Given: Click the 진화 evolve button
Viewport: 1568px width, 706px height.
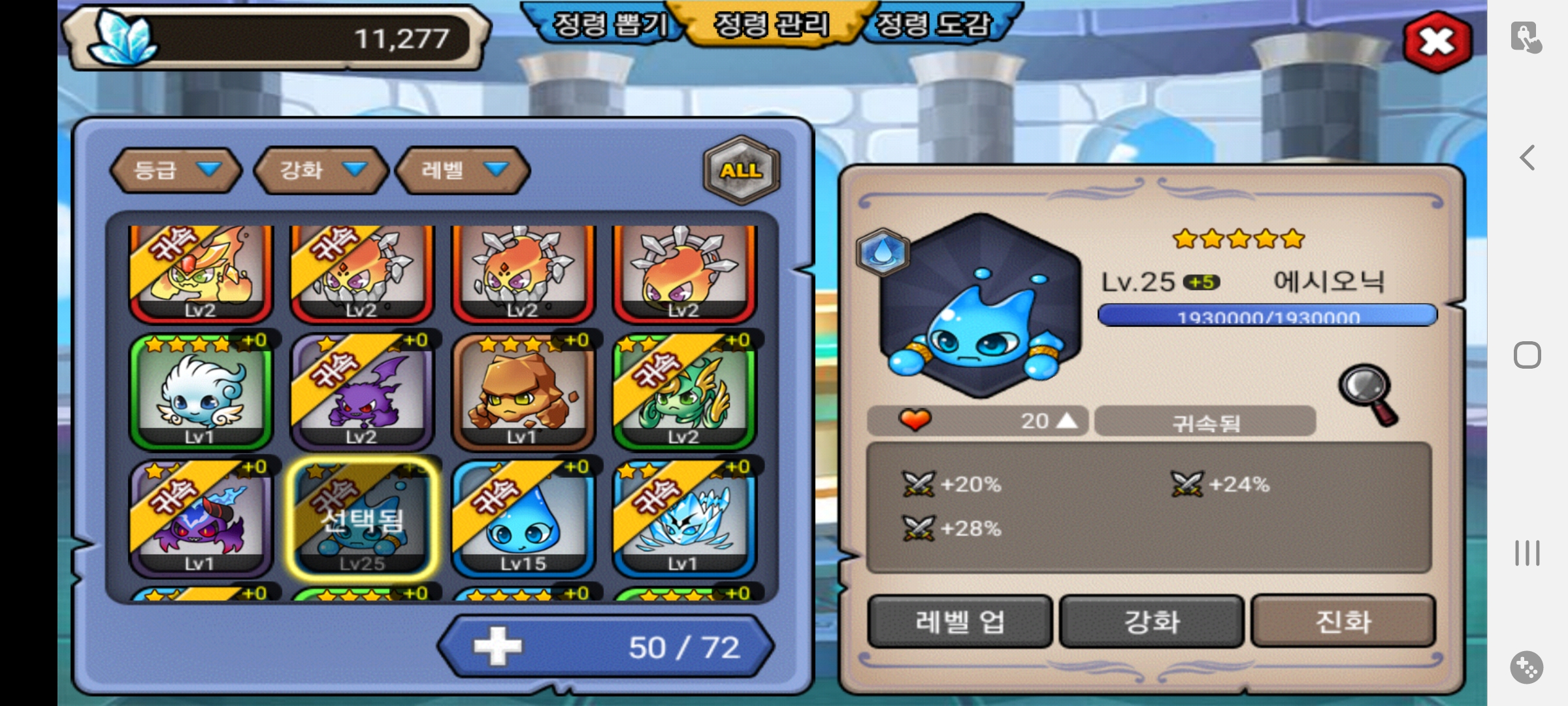Looking at the screenshot, I should pos(1343,621).
